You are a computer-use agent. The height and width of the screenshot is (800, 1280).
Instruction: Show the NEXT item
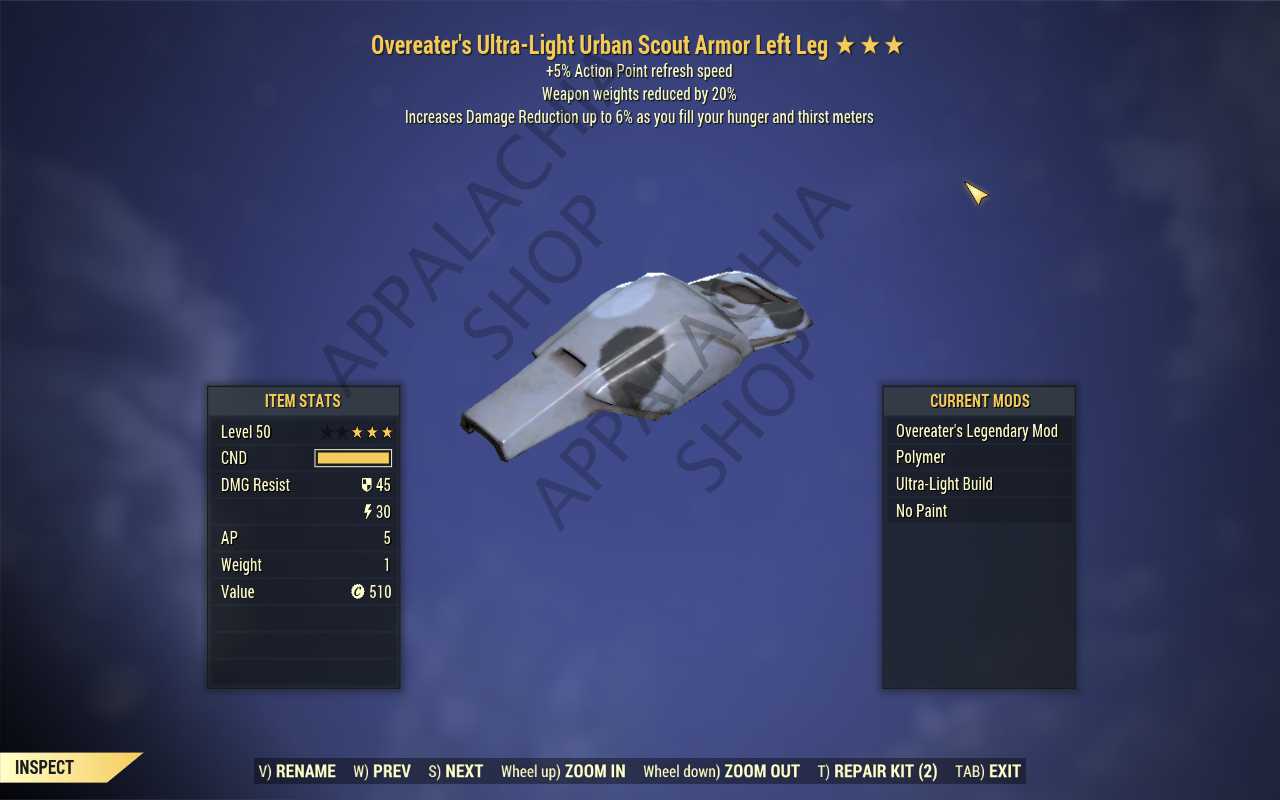point(456,771)
